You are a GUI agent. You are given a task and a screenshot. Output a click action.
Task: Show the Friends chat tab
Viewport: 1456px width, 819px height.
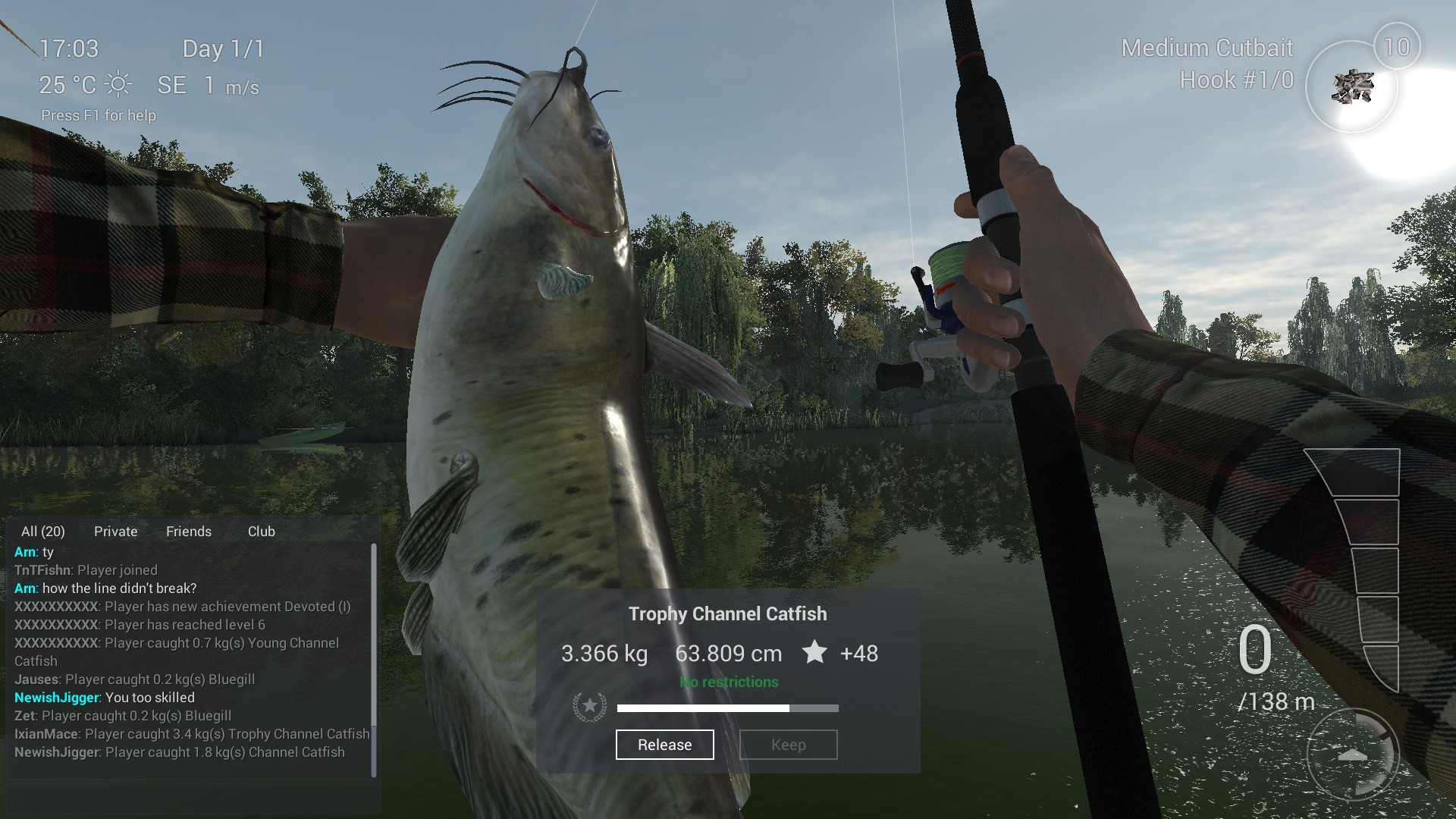click(189, 532)
